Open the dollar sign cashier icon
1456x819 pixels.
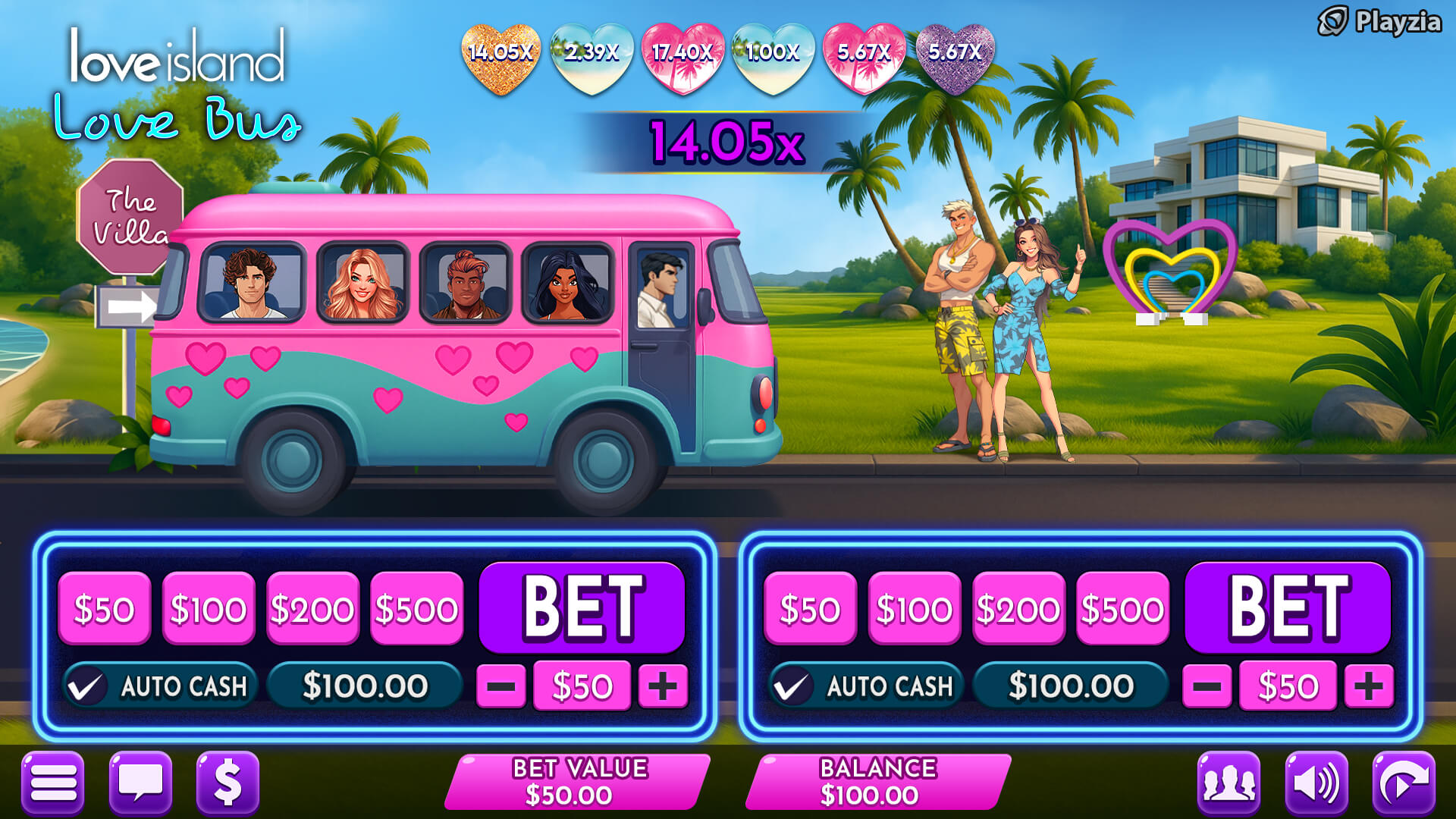pos(227,783)
